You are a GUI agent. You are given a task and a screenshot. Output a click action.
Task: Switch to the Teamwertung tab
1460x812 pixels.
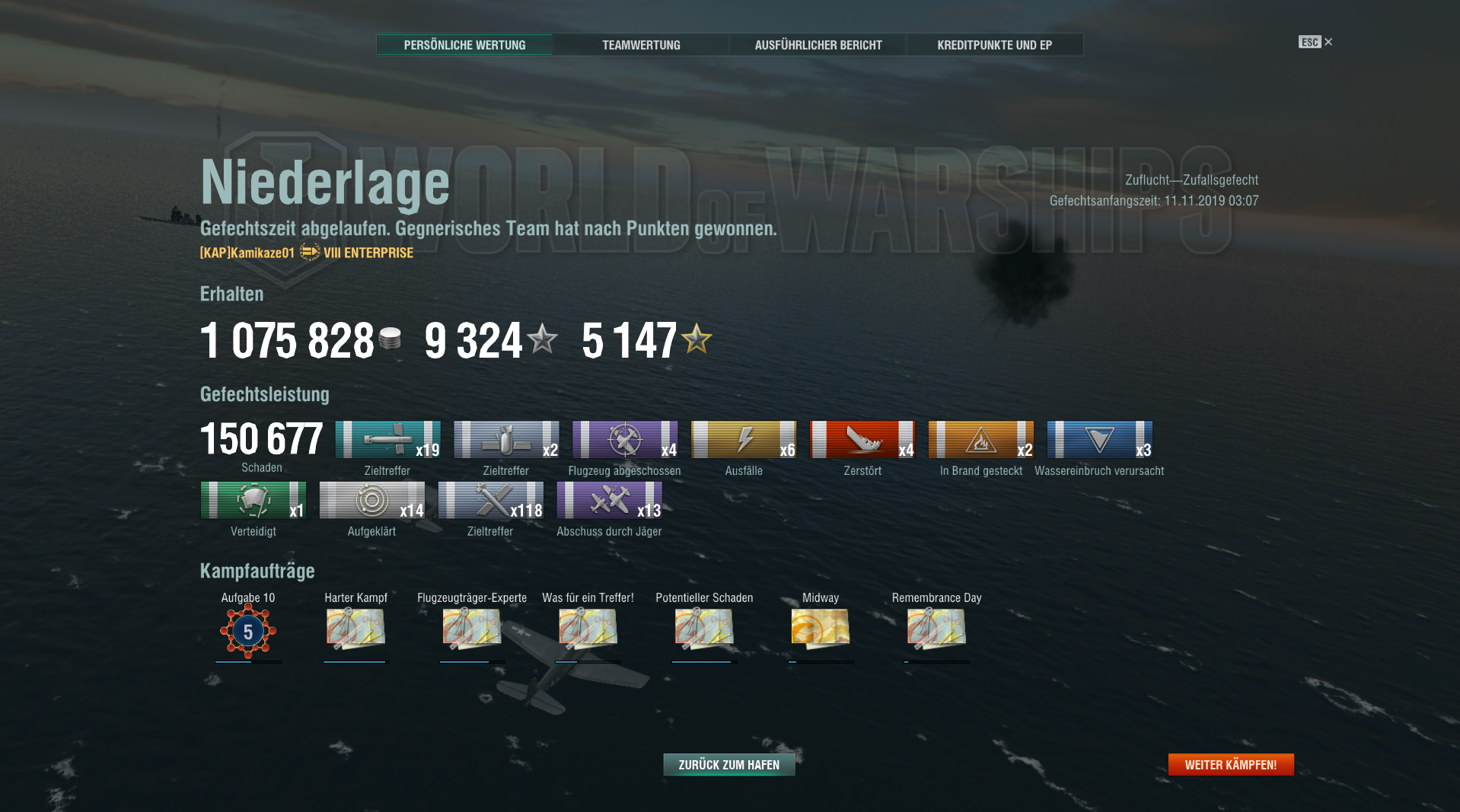coord(641,45)
